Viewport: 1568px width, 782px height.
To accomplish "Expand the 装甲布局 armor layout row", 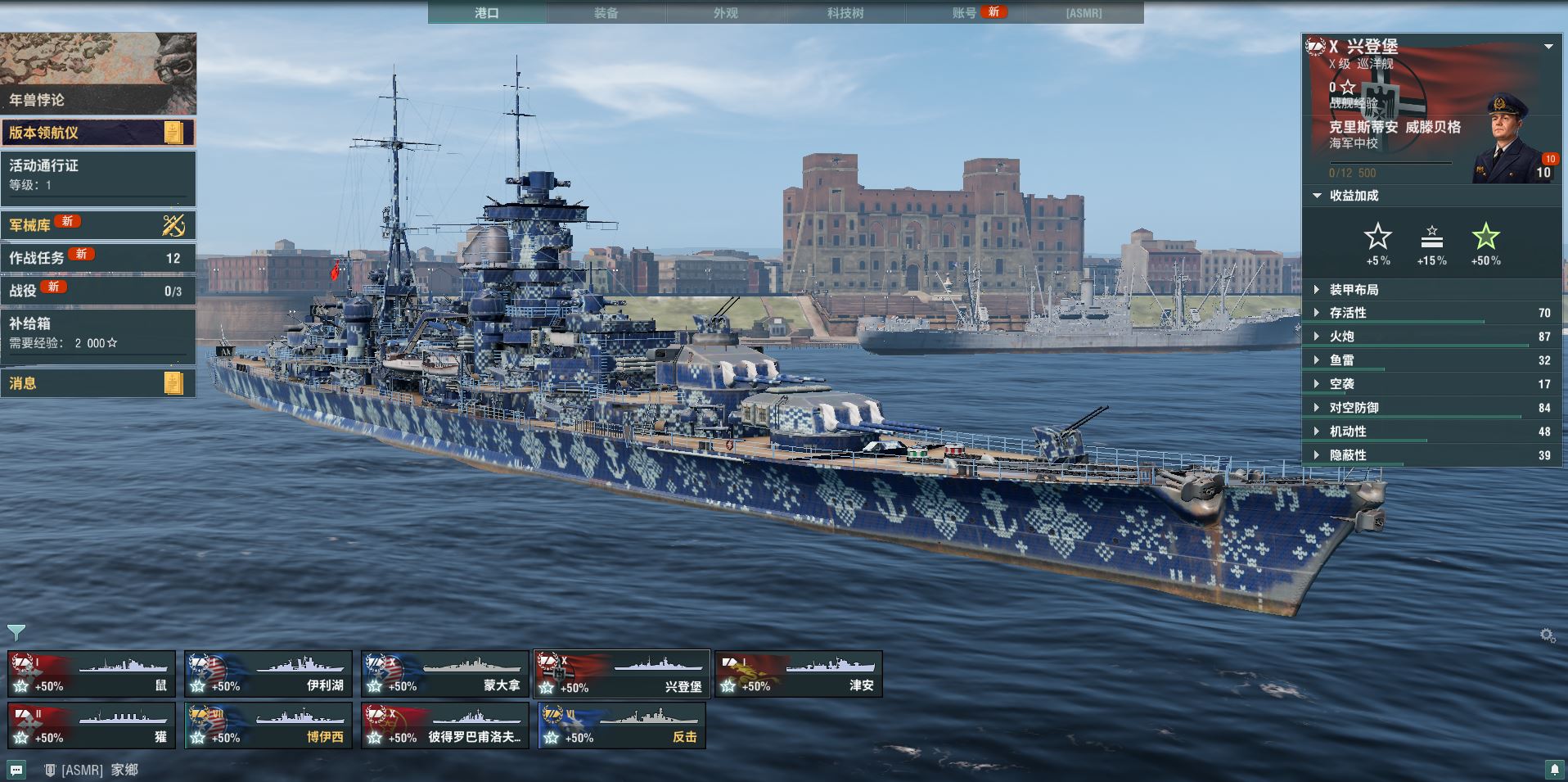I will tap(1354, 289).
